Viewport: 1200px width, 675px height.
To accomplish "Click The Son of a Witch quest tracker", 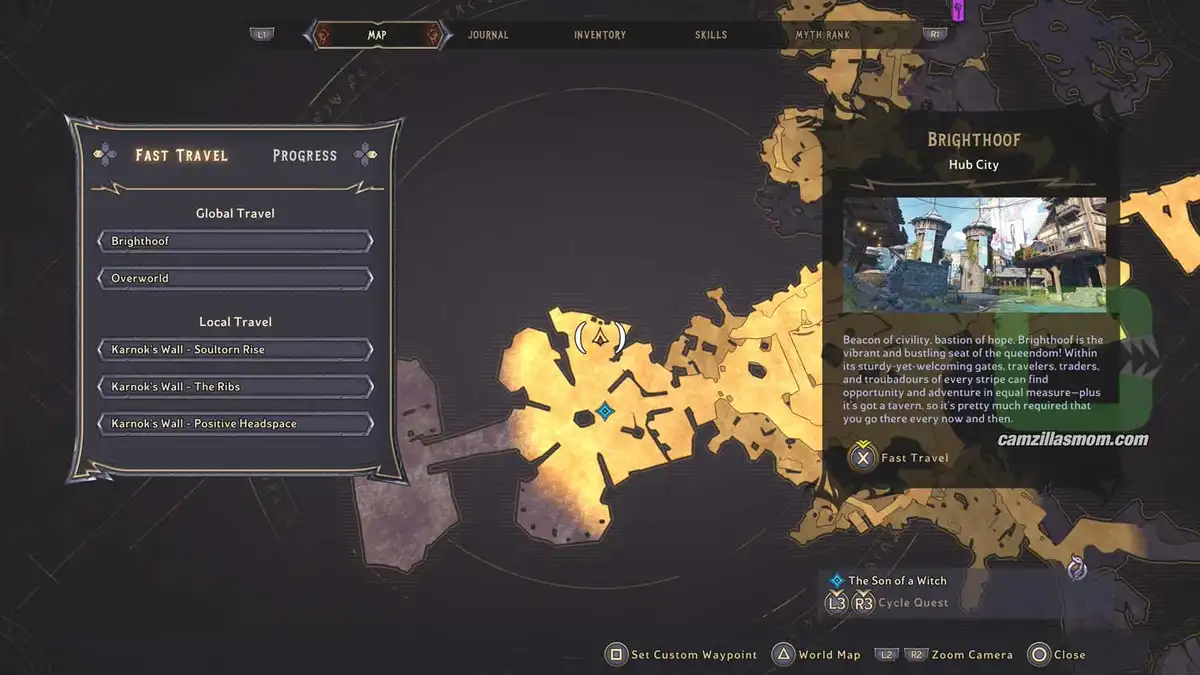I will (897, 580).
